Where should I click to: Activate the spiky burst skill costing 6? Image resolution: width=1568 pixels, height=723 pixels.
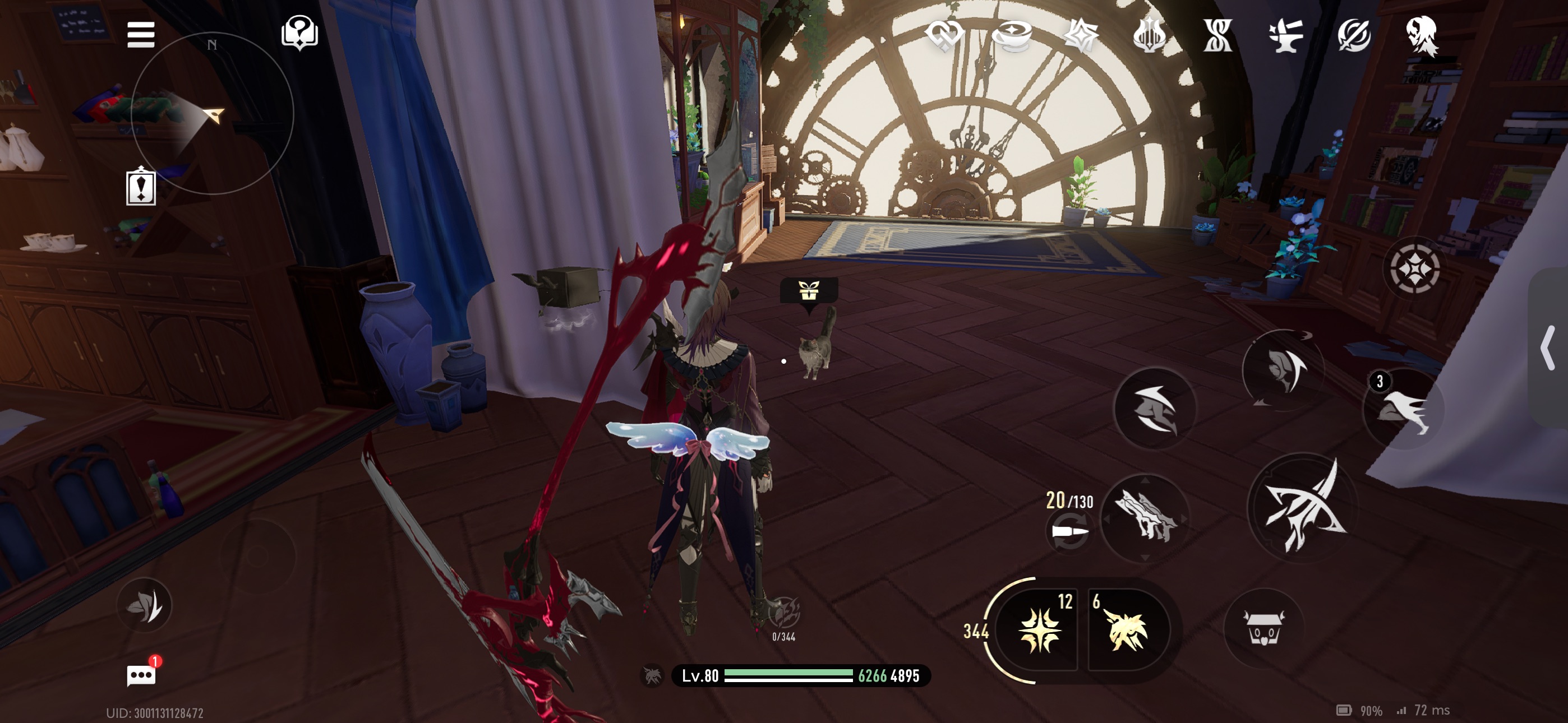[x=1127, y=631]
